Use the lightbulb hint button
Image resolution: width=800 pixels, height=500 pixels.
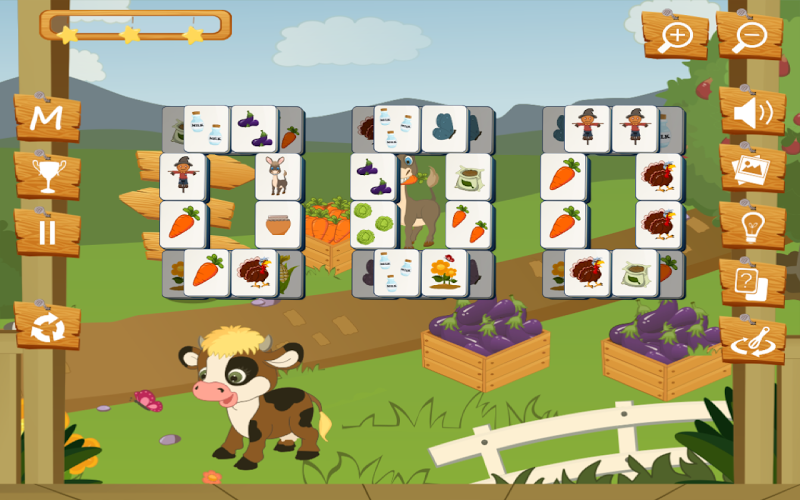pos(751,226)
